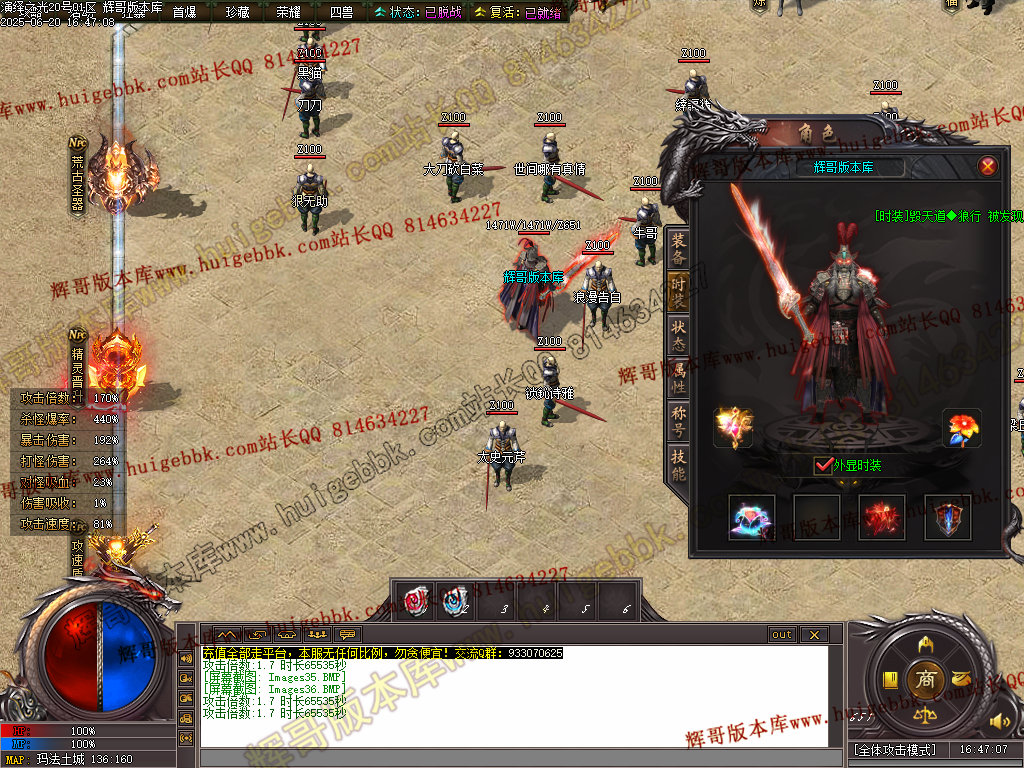The height and width of the screenshot is (768, 1024).
Task: Select the red-orange flower fashion slot
Action: 964,428
